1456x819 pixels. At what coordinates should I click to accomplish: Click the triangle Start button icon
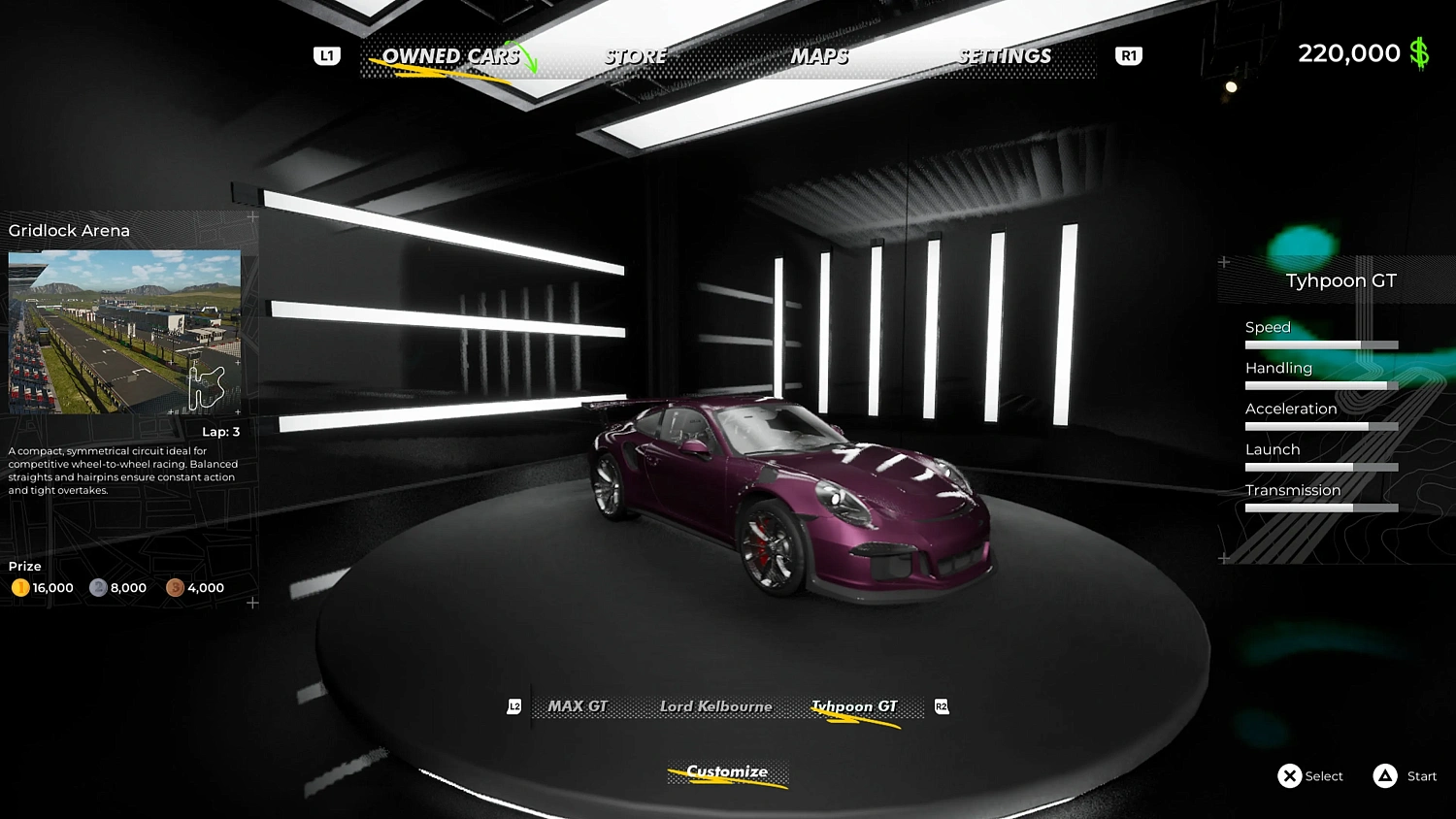point(1383,775)
